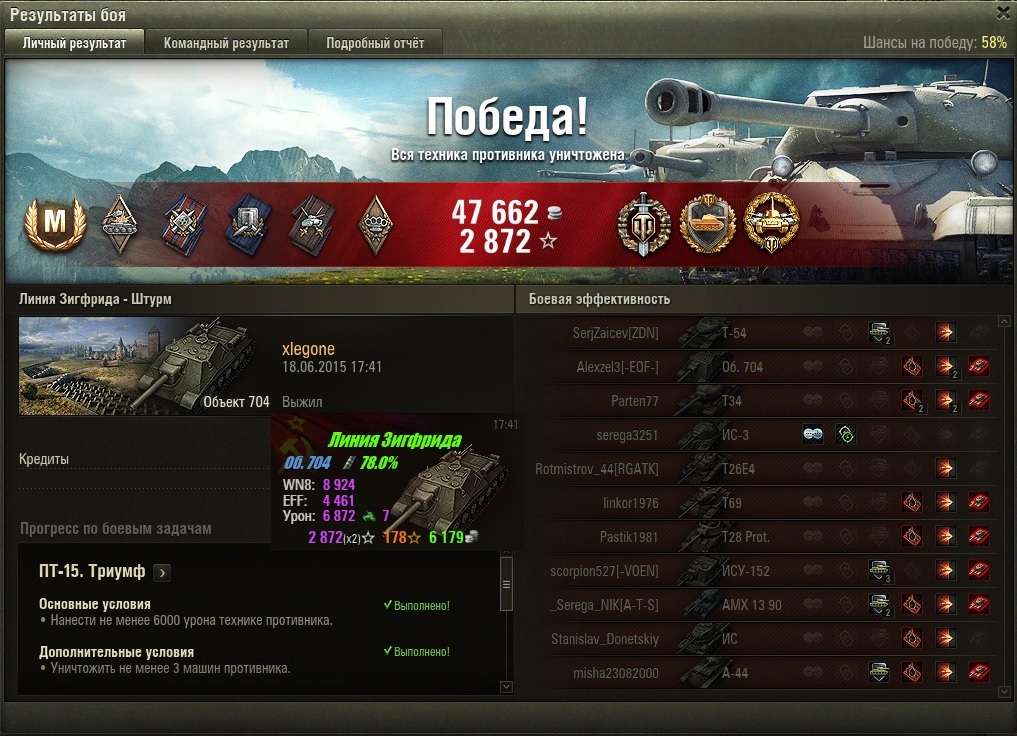Select the Stanislav_Donetskiy ИС row
This screenshot has height=736, width=1017.
pos(605,639)
